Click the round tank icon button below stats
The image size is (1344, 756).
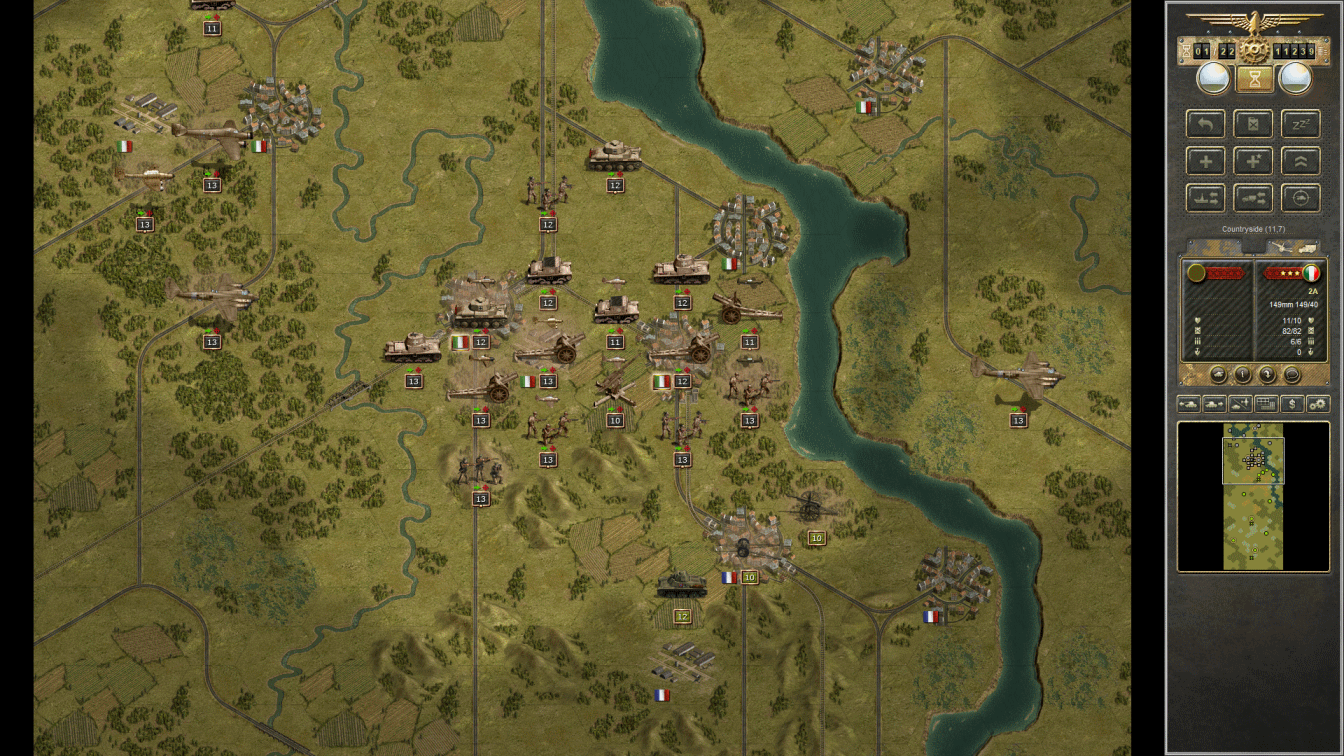tap(1218, 375)
